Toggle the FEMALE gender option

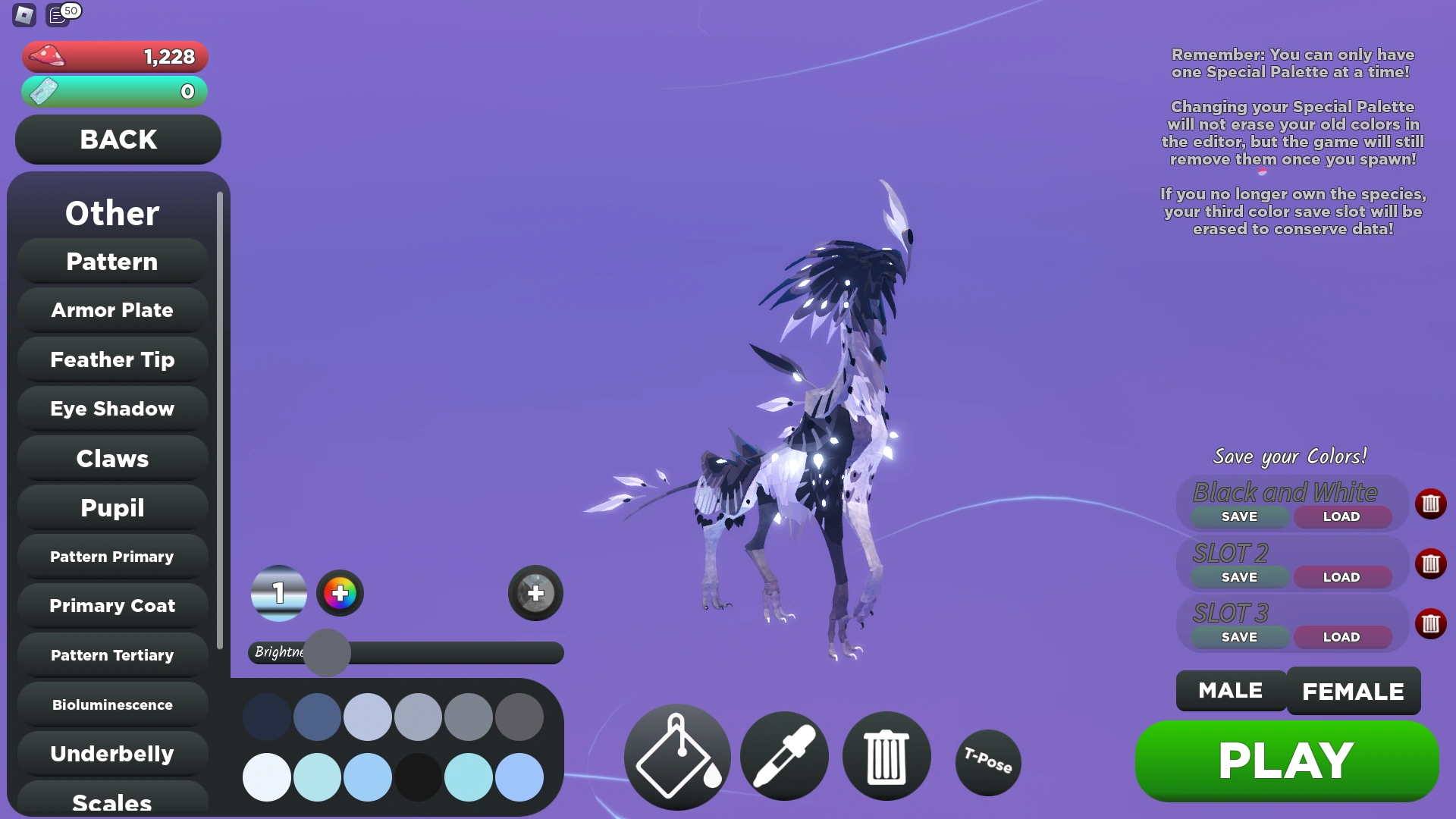click(x=1353, y=691)
